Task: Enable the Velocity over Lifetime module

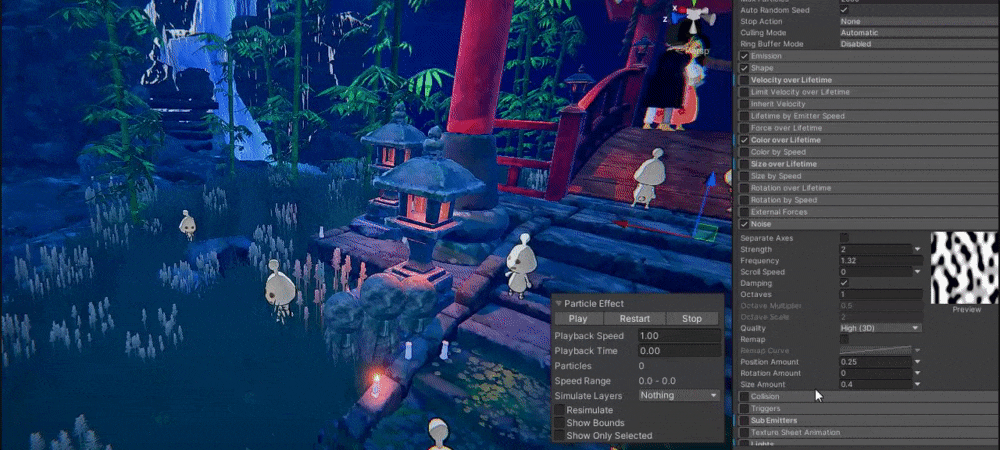Action: tap(744, 80)
